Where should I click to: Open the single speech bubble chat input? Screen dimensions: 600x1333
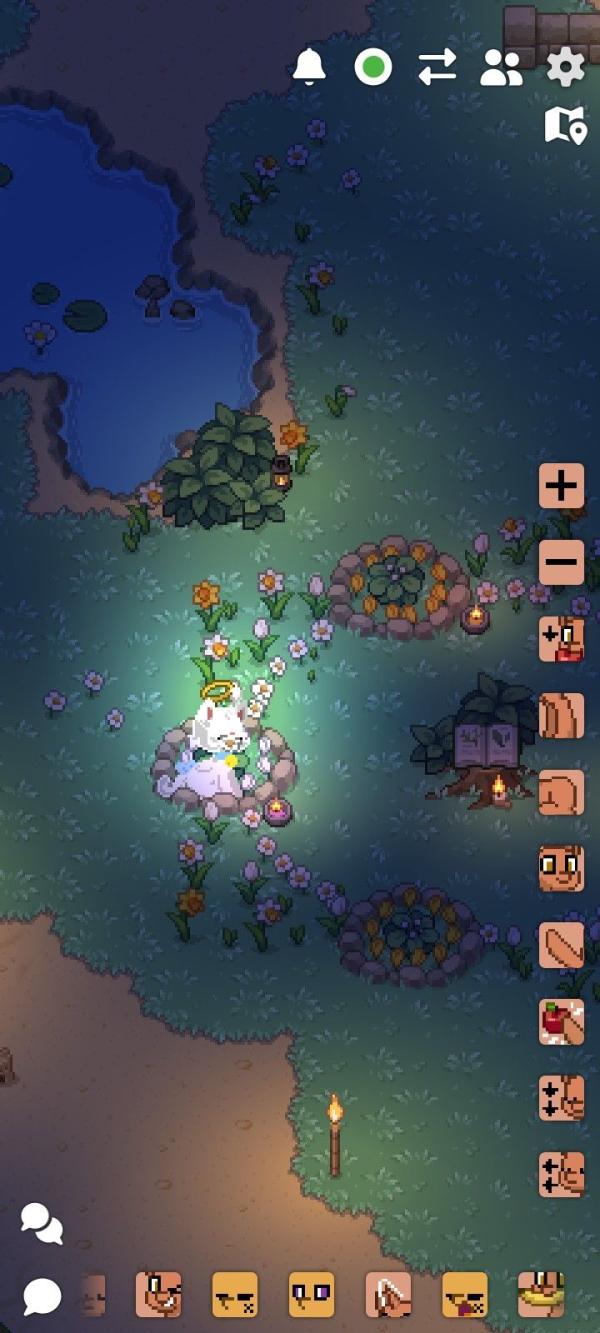pyautogui.click(x=41, y=1296)
